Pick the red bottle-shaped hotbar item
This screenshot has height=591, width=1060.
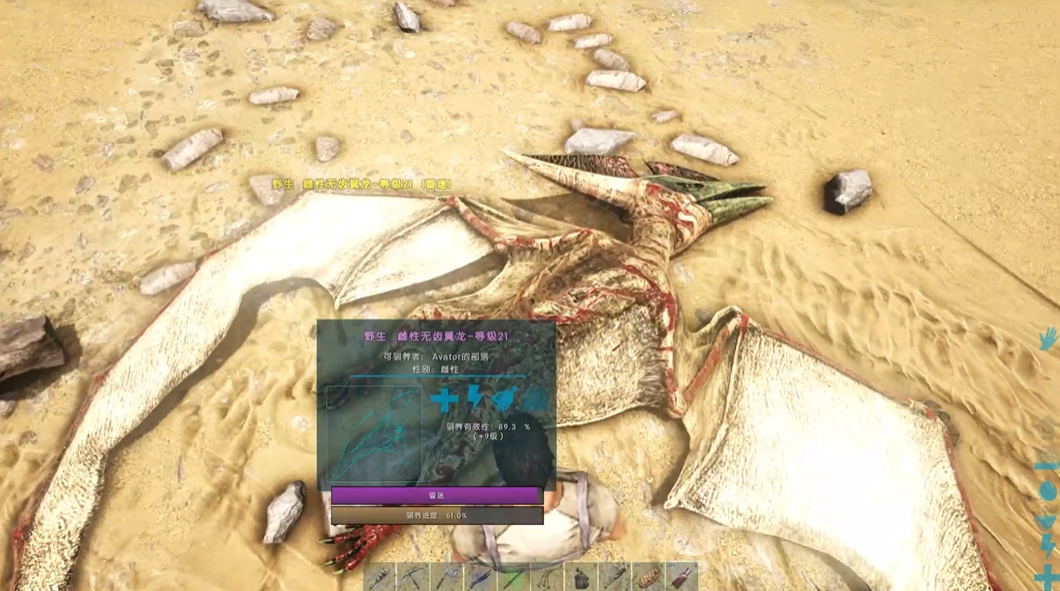[681, 577]
